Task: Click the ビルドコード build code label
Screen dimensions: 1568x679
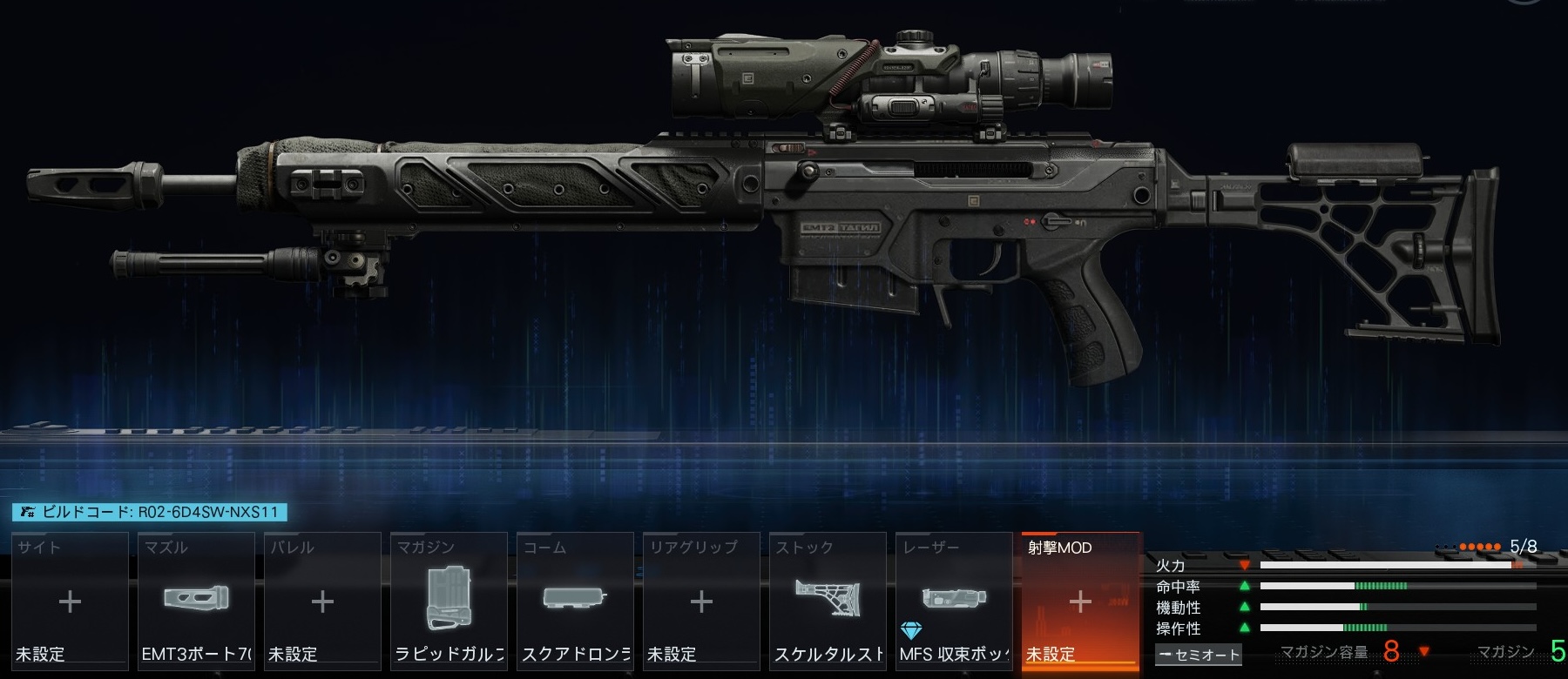Action: 150,512
